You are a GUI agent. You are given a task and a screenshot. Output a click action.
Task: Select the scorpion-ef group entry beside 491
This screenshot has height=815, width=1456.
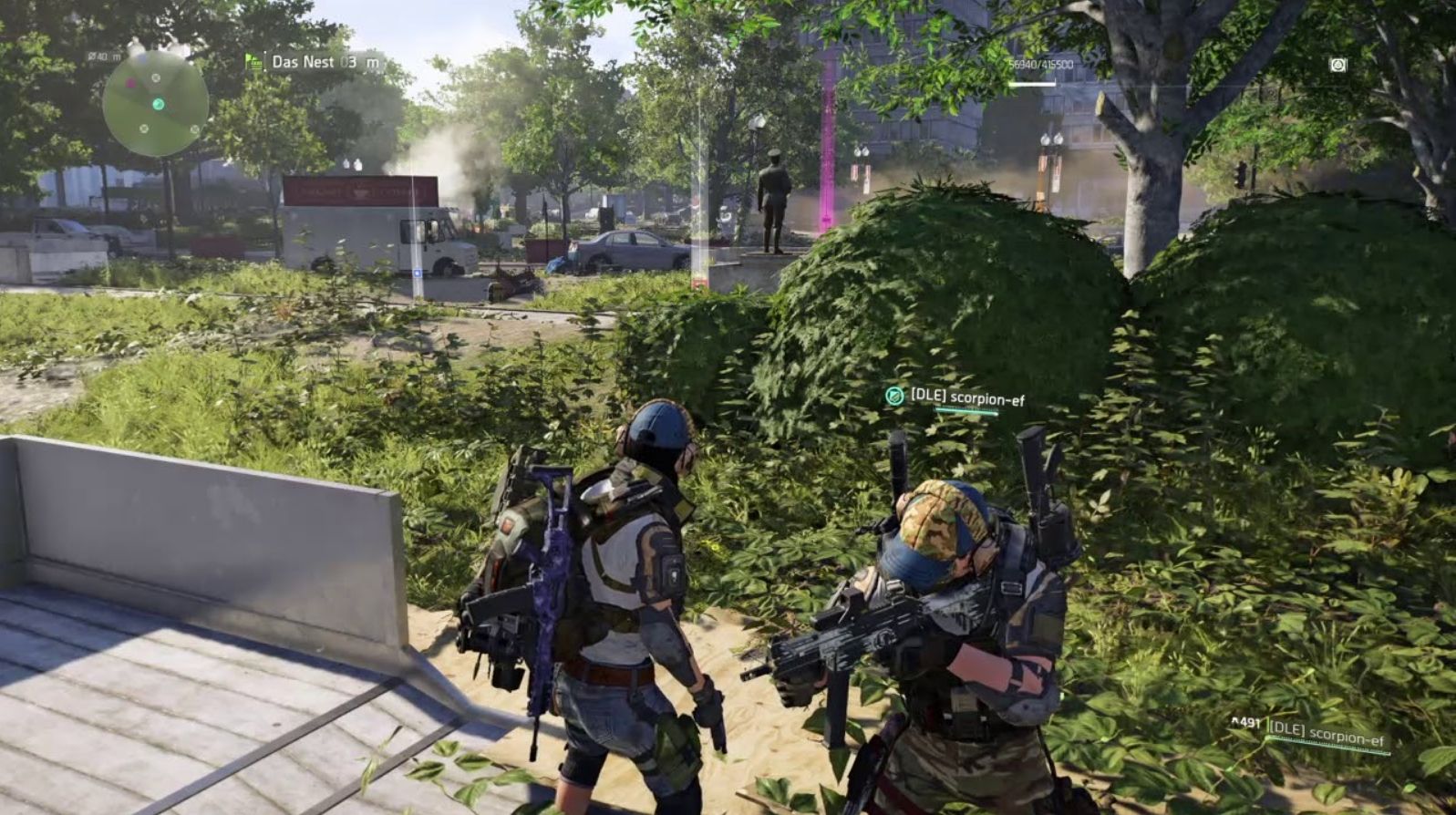coord(1326,731)
